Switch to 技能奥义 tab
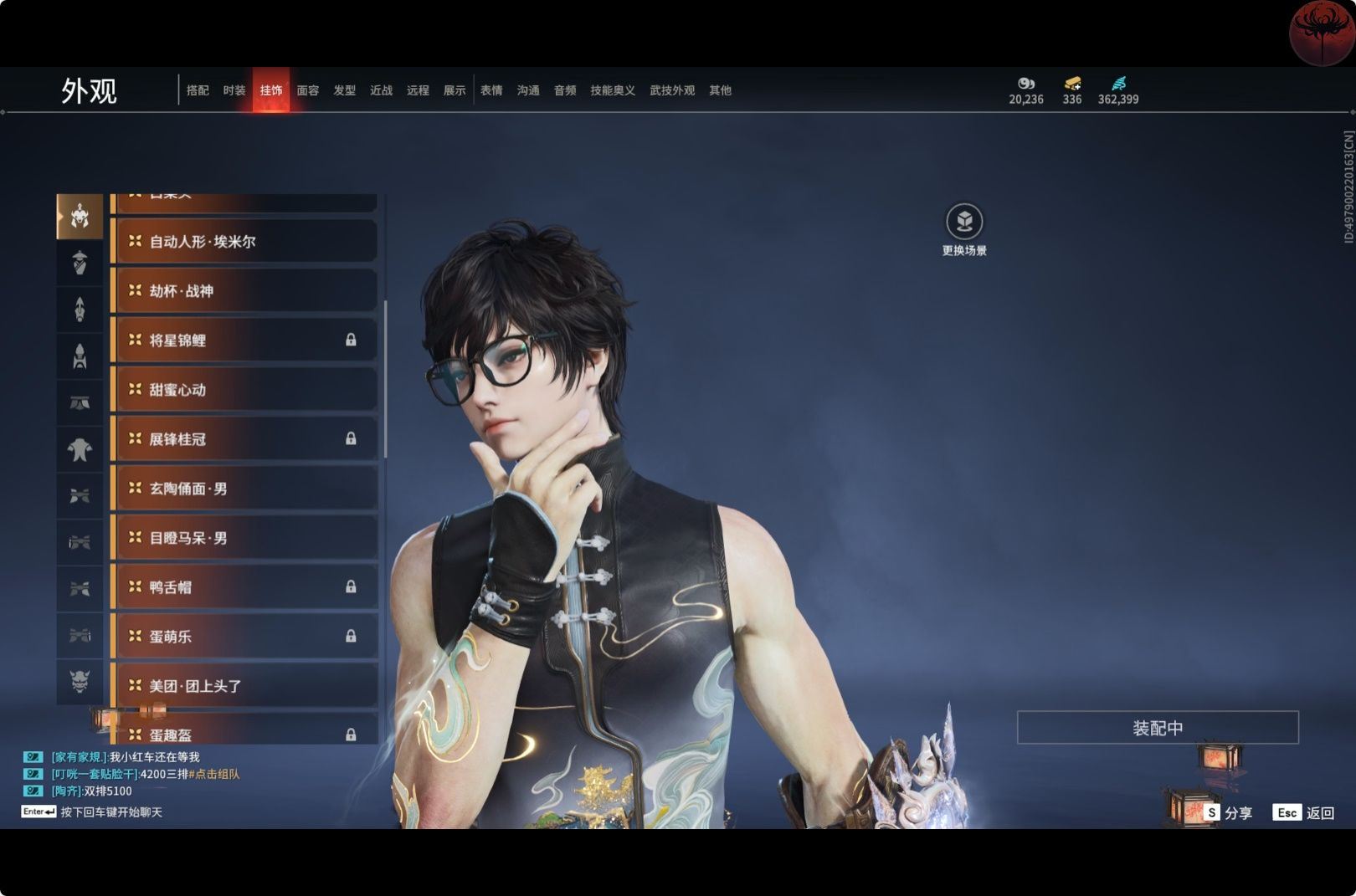The width and height of the screenshot is (1356, 896). click(x=613, y=90)
